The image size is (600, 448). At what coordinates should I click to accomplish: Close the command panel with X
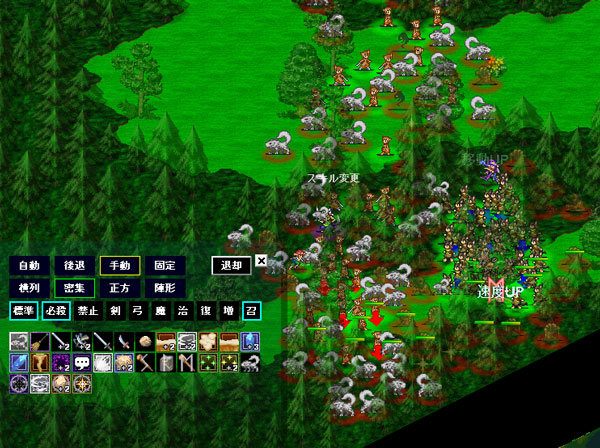(261, 261)
